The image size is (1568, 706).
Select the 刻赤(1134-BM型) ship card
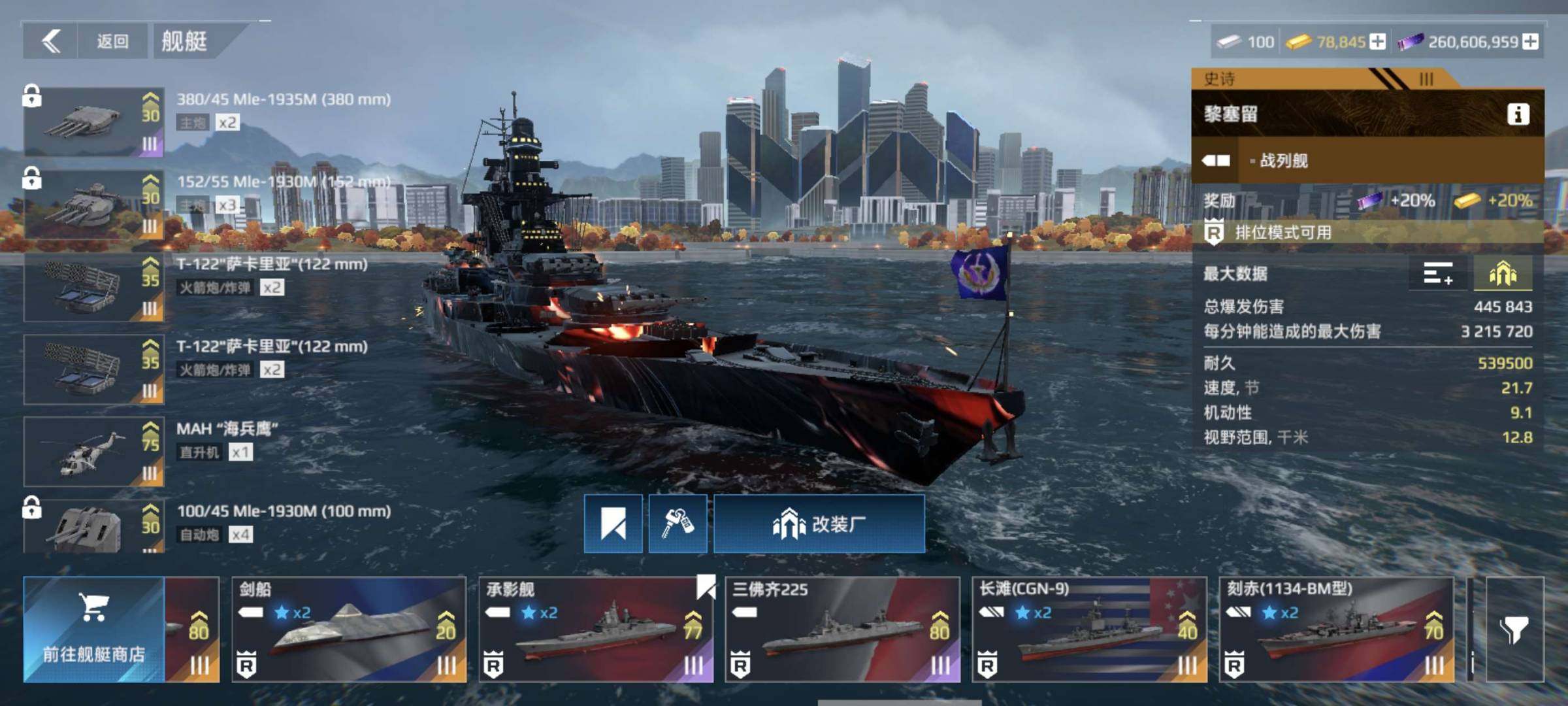(1336, 630)
